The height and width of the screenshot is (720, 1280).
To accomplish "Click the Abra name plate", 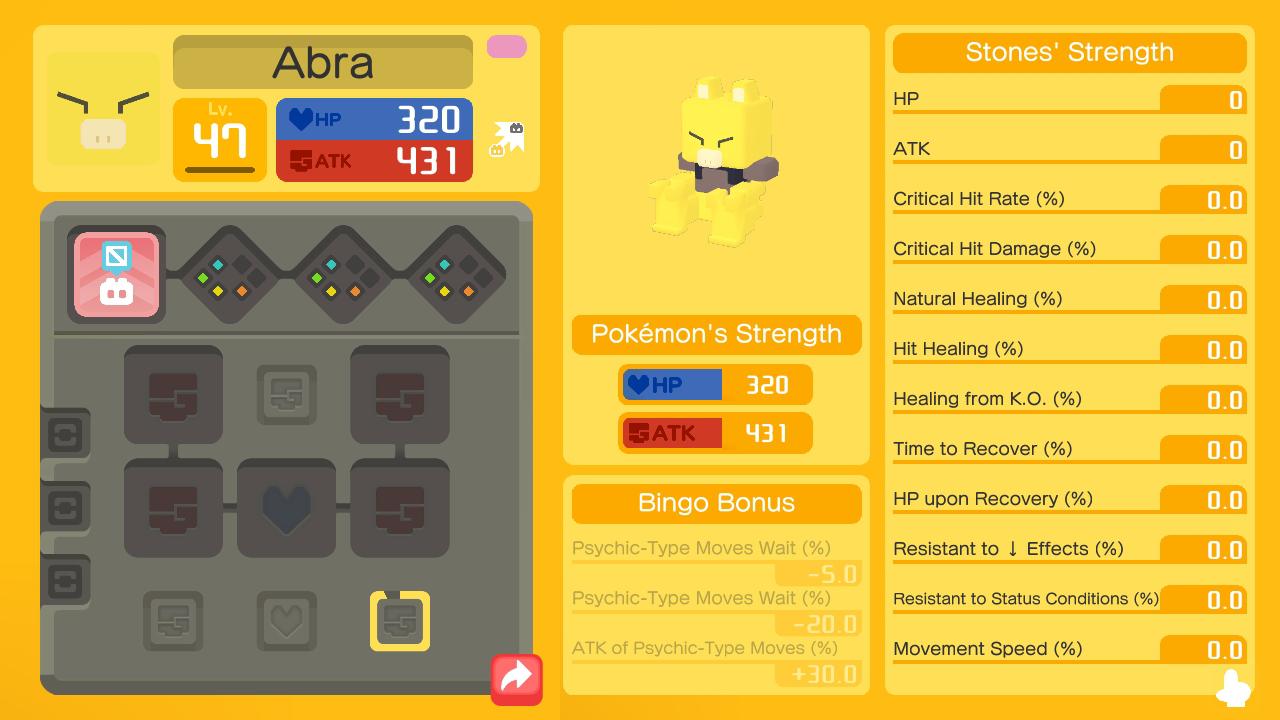I will (x=322, y=61).
